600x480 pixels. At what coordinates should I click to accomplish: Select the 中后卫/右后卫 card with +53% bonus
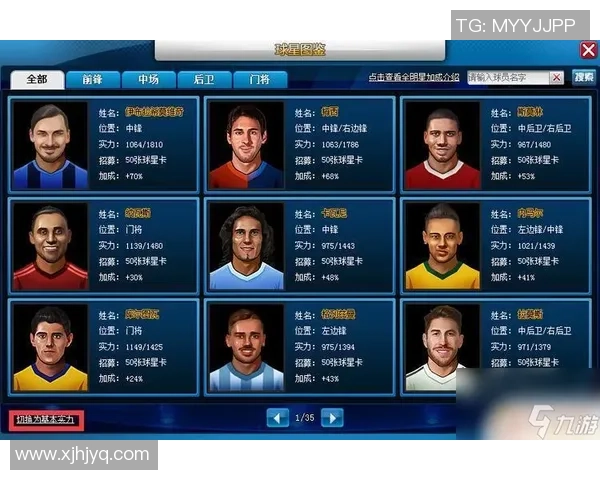(x=496, y=144)
